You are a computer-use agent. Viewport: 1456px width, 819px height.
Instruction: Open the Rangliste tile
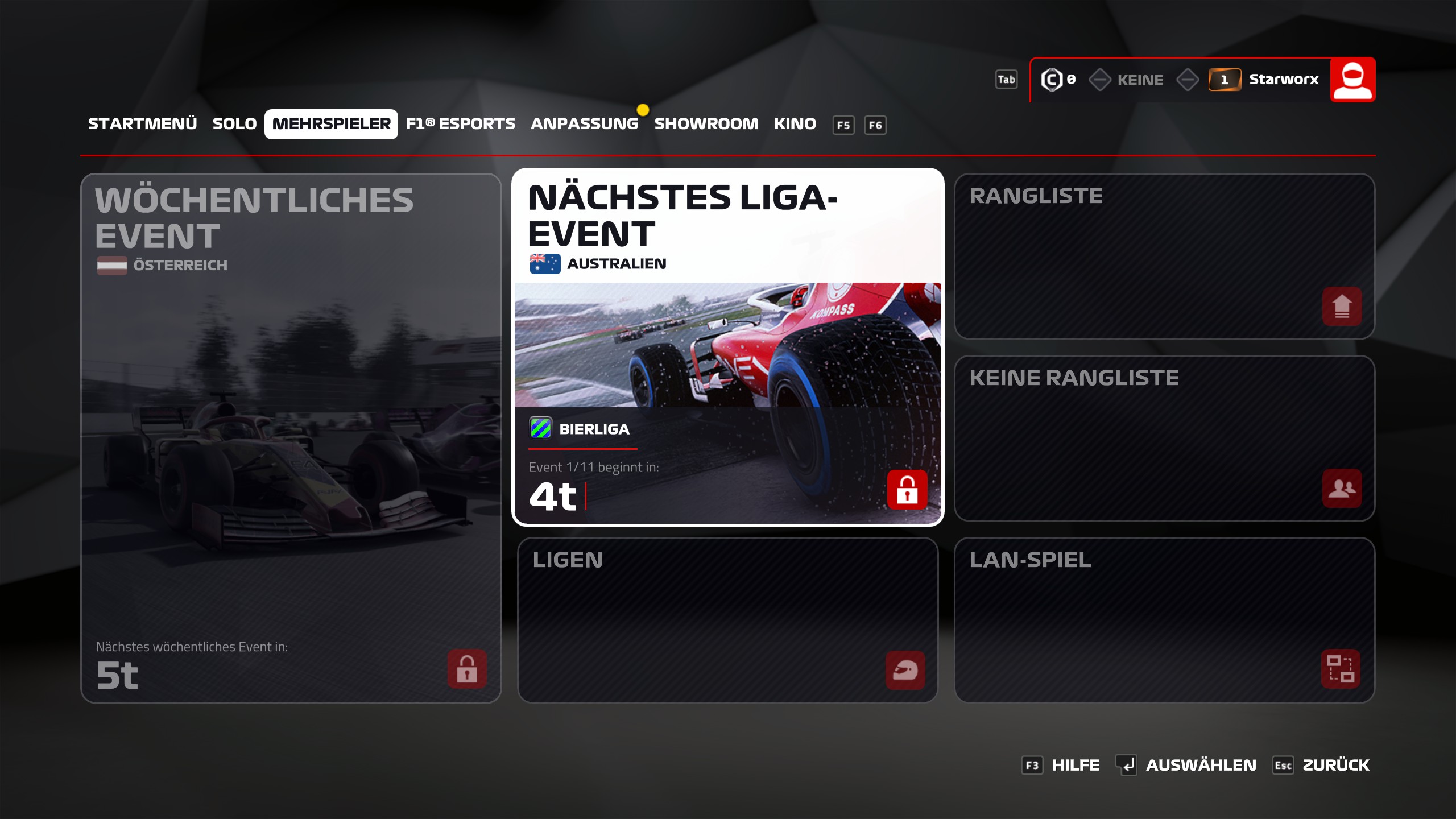click(x=1164, y=256)
